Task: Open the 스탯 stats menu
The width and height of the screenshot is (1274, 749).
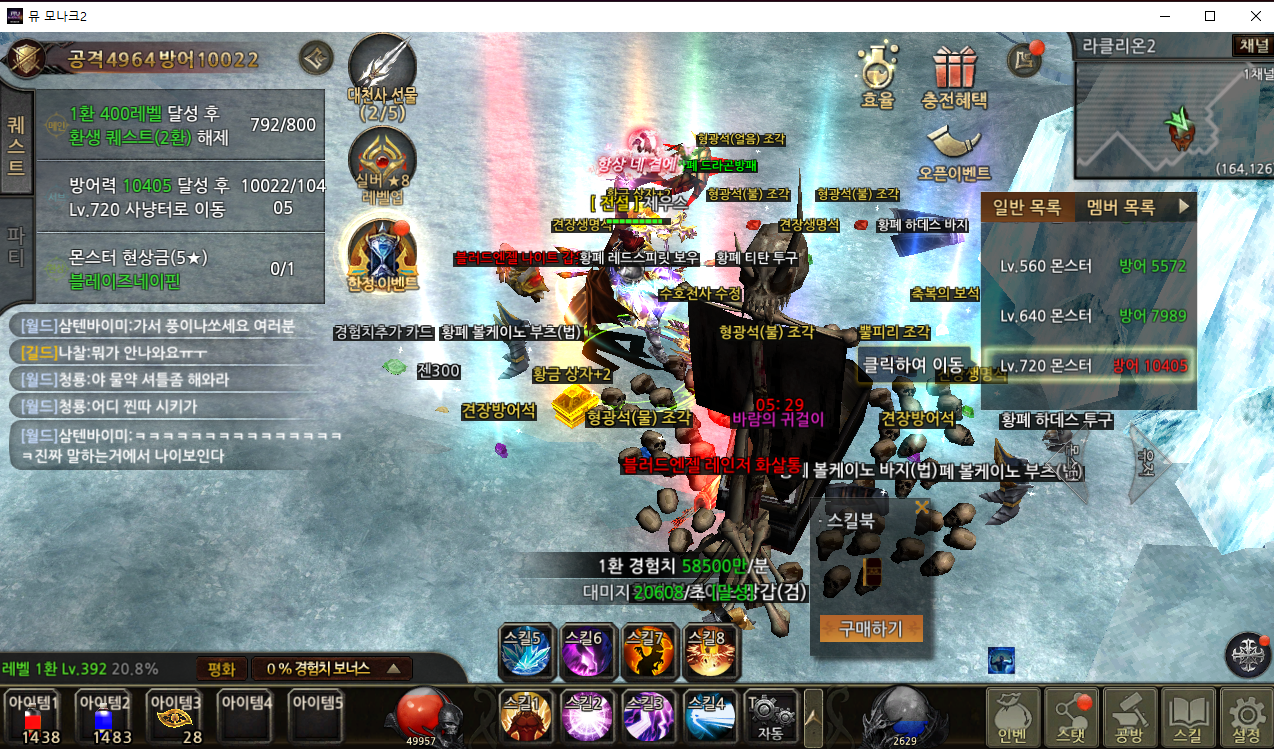Action: tap(1071, 715)
